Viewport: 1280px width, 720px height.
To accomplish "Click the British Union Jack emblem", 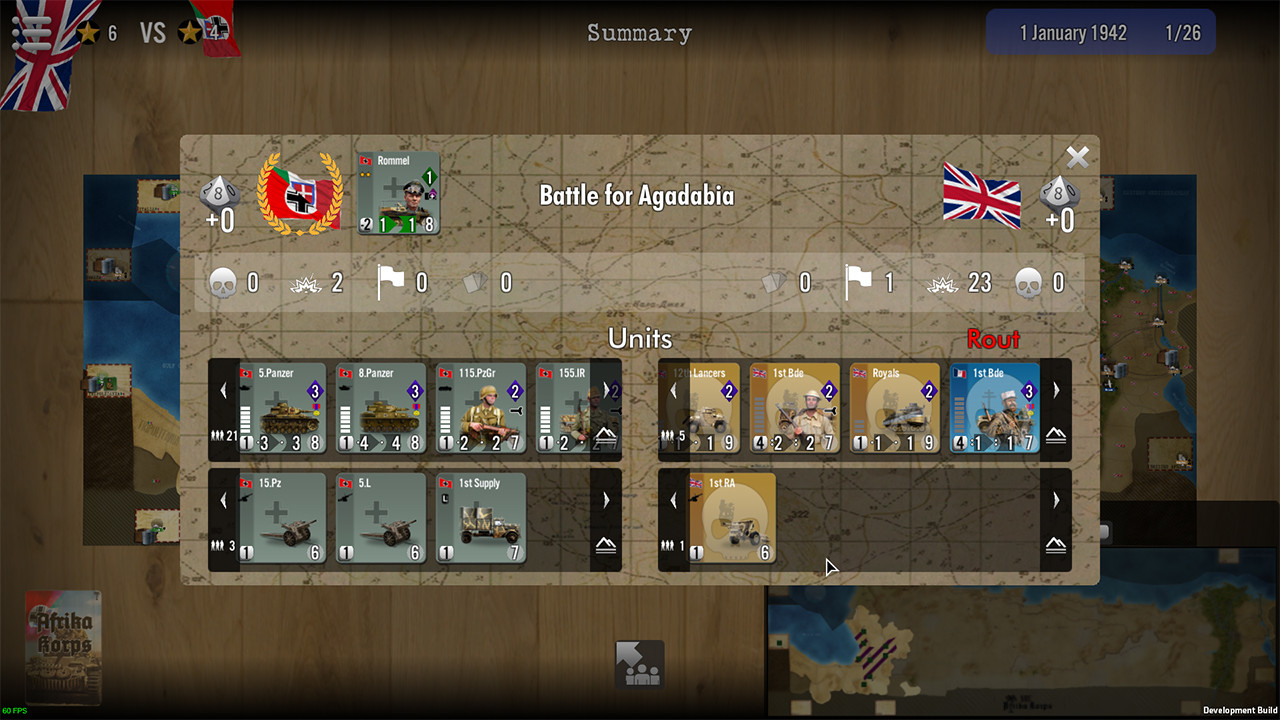I will (x=981, y=196).
